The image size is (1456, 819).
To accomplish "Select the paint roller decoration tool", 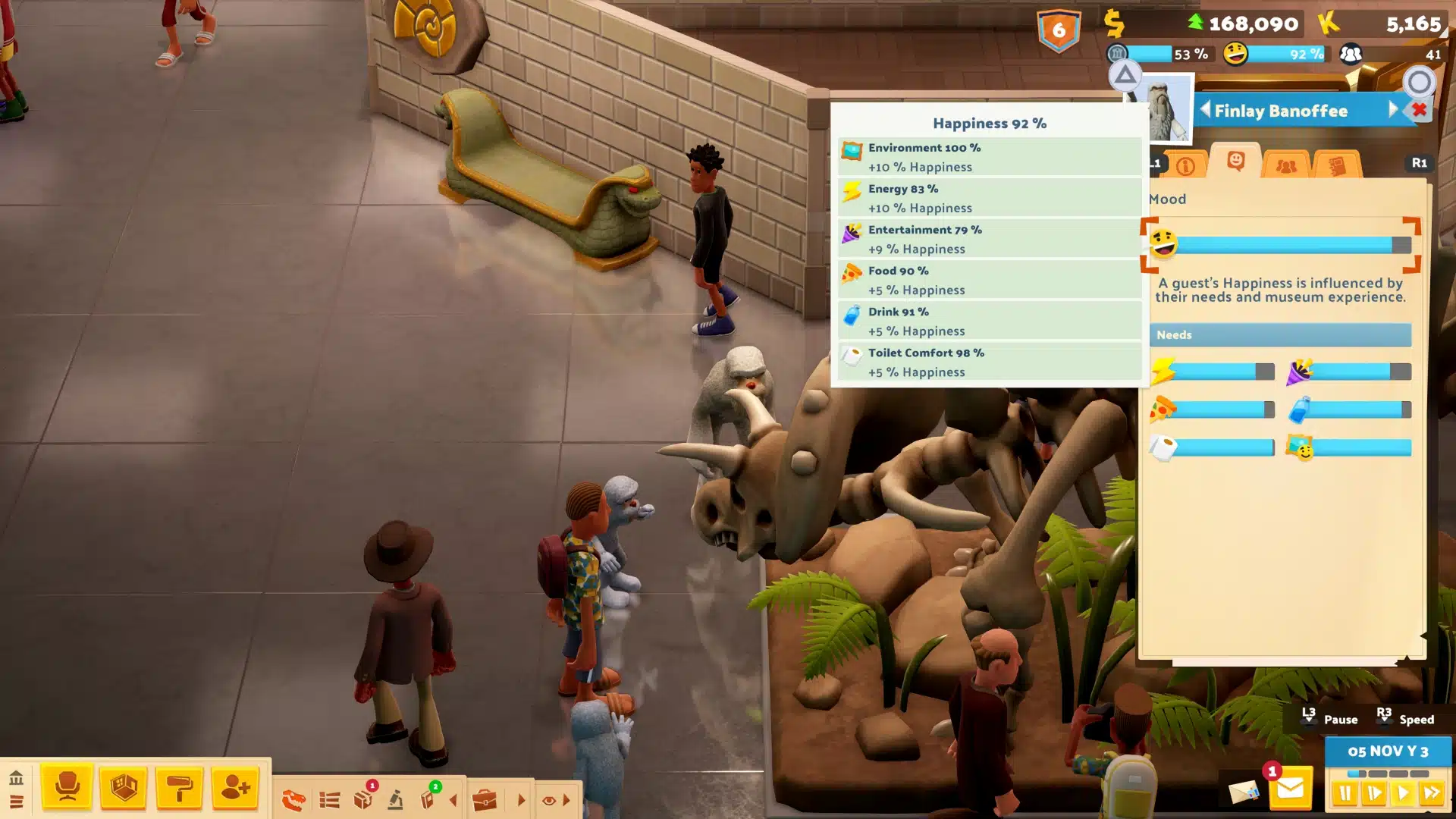I will (180, 787).
